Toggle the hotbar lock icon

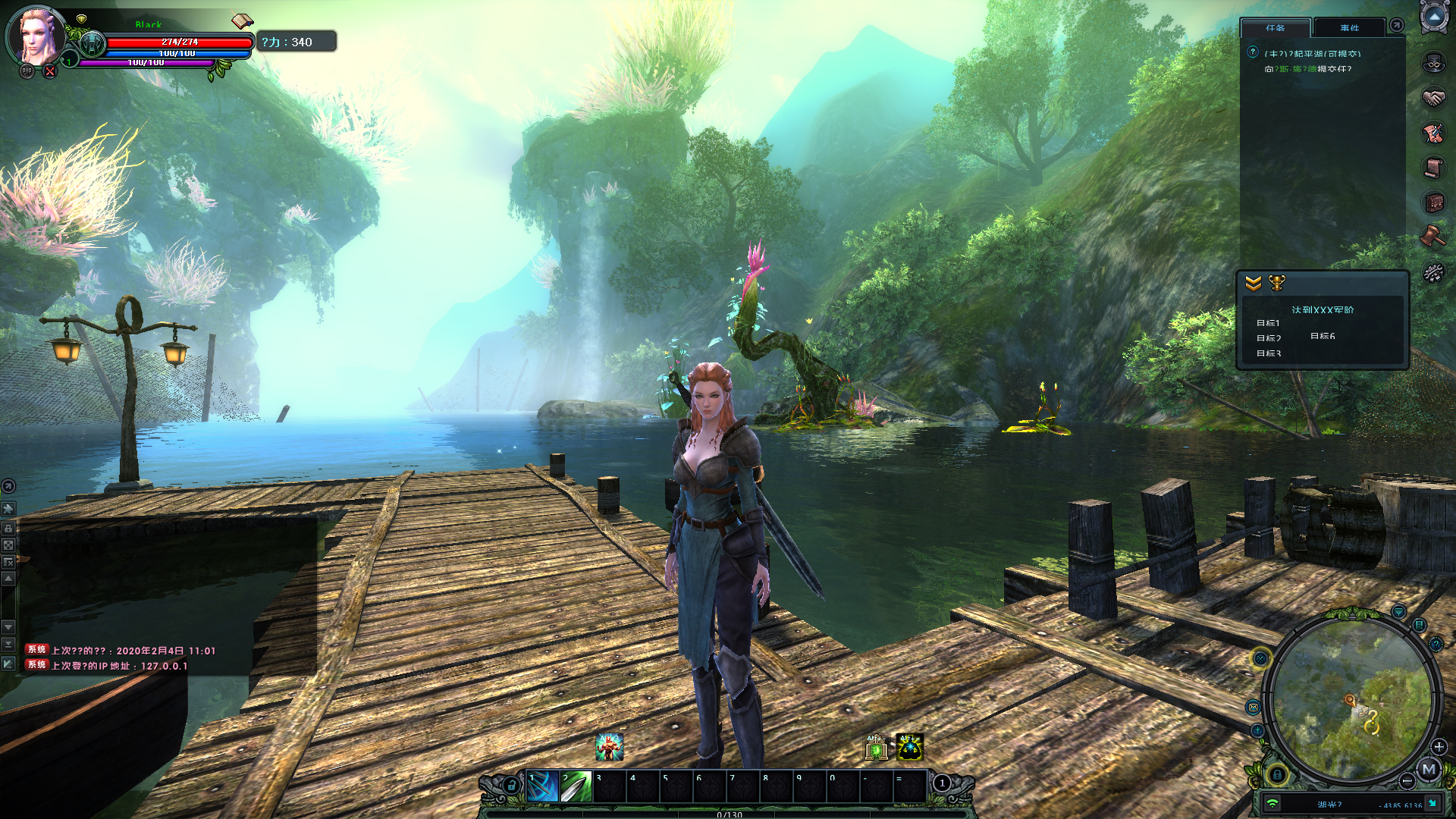tap(512, 785)
